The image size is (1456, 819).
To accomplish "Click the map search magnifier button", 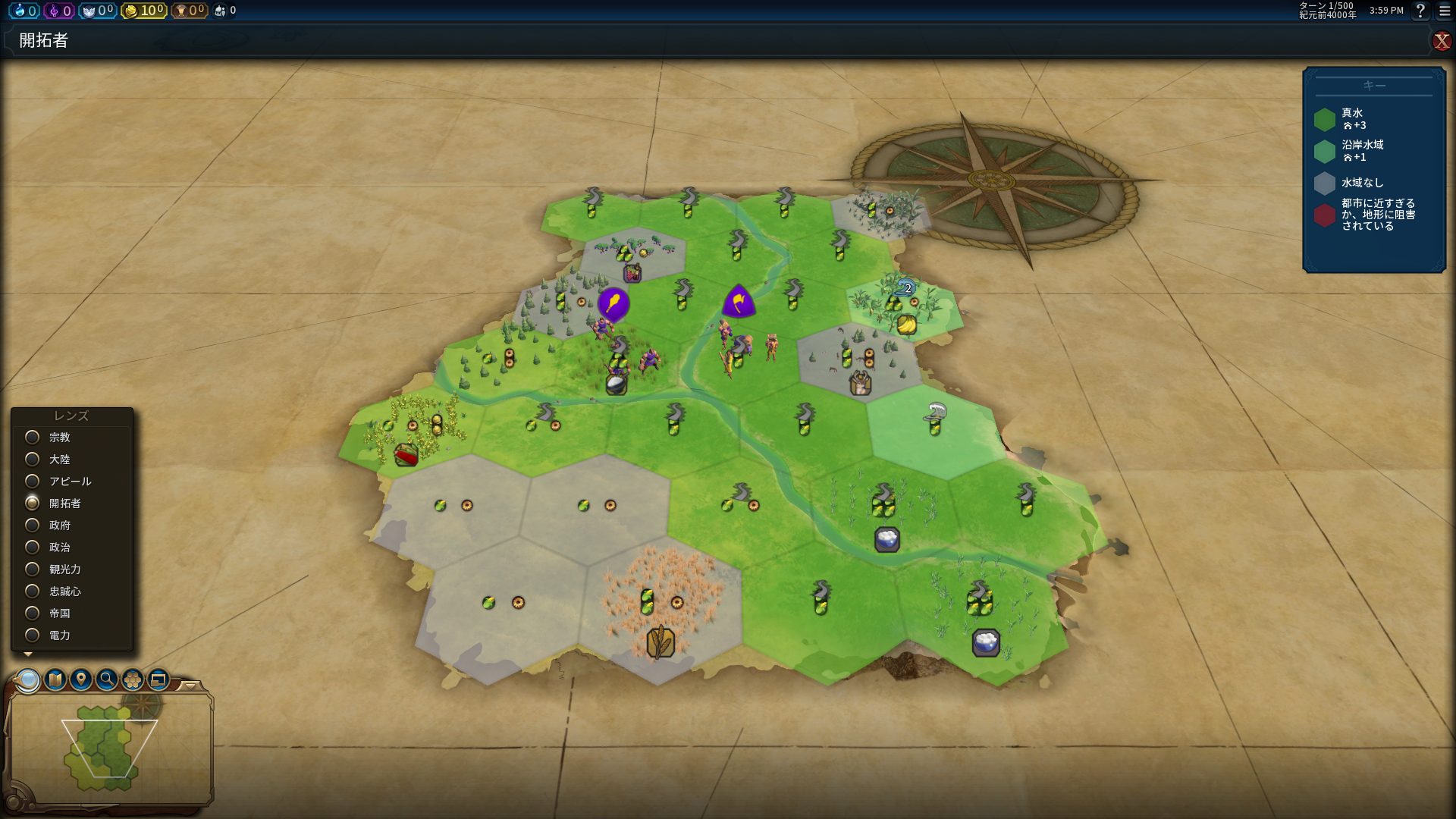I will (x=107, y=679).
